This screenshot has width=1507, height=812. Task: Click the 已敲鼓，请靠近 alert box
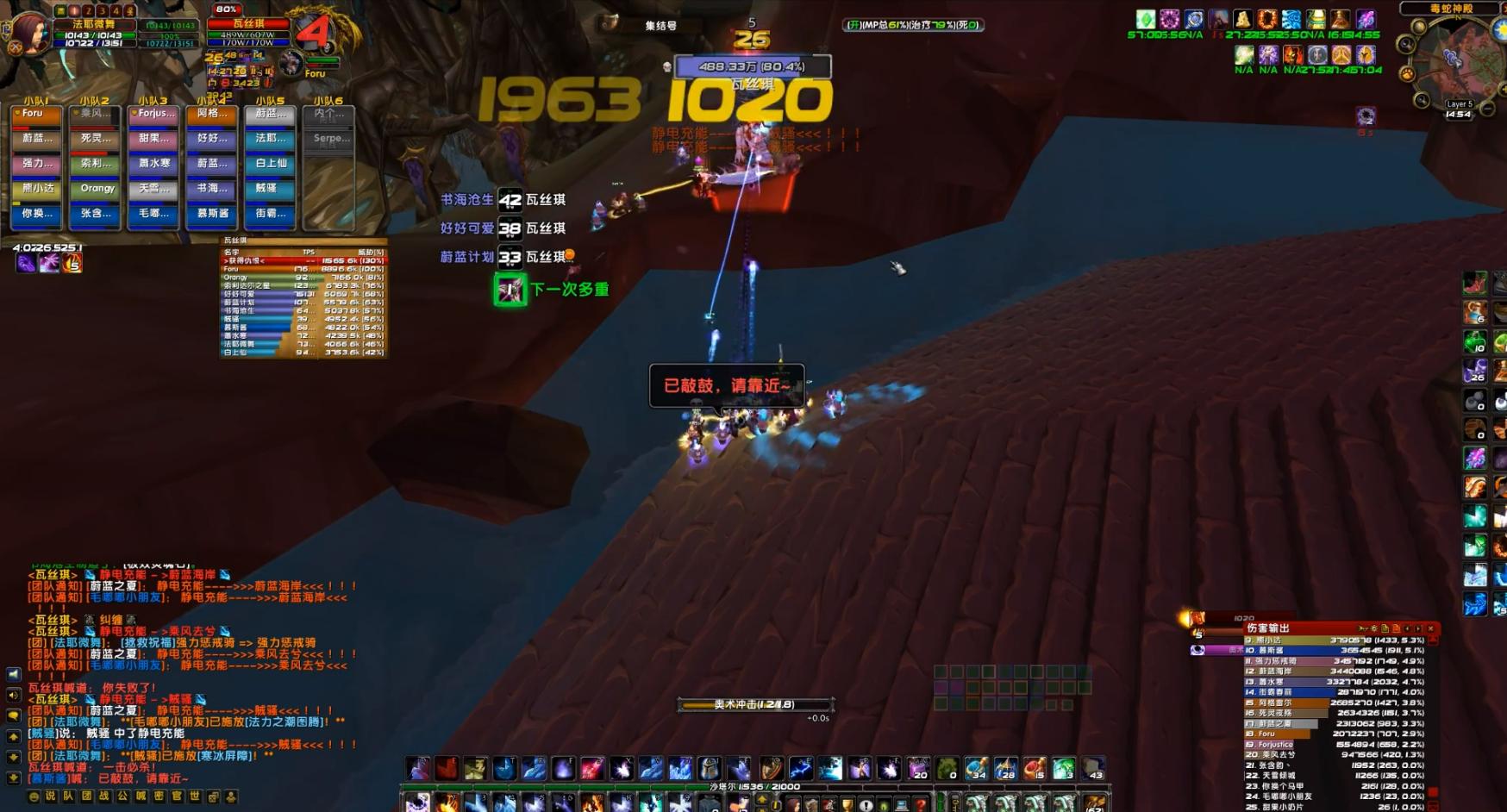(726, 385)
